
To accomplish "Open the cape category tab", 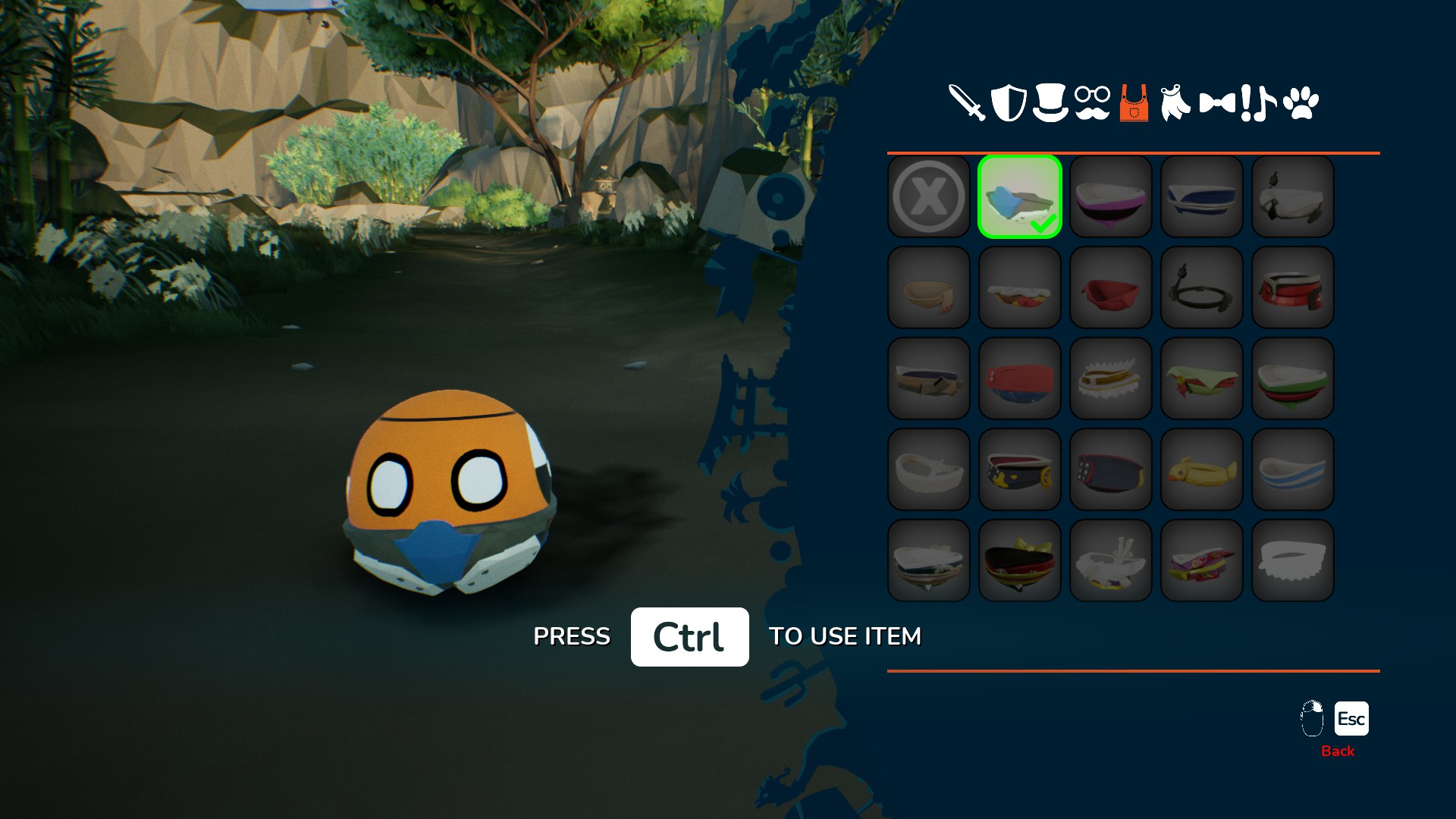I will point(1175,102).
